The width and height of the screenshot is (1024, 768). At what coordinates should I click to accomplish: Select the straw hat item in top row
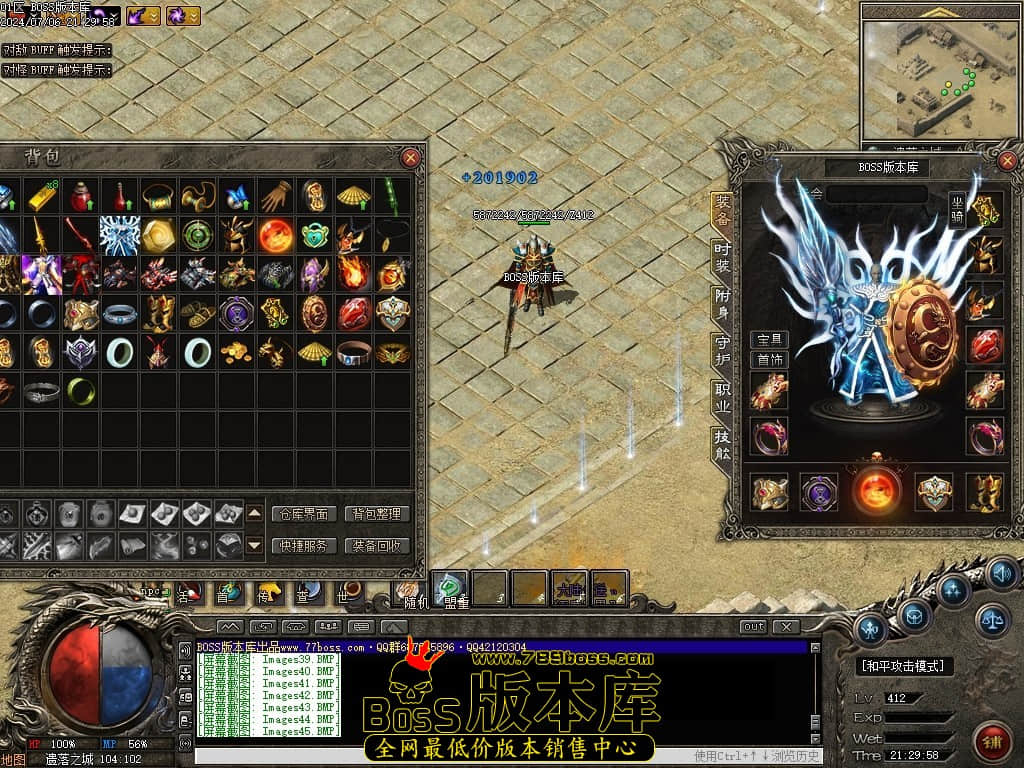pos(353,196)
